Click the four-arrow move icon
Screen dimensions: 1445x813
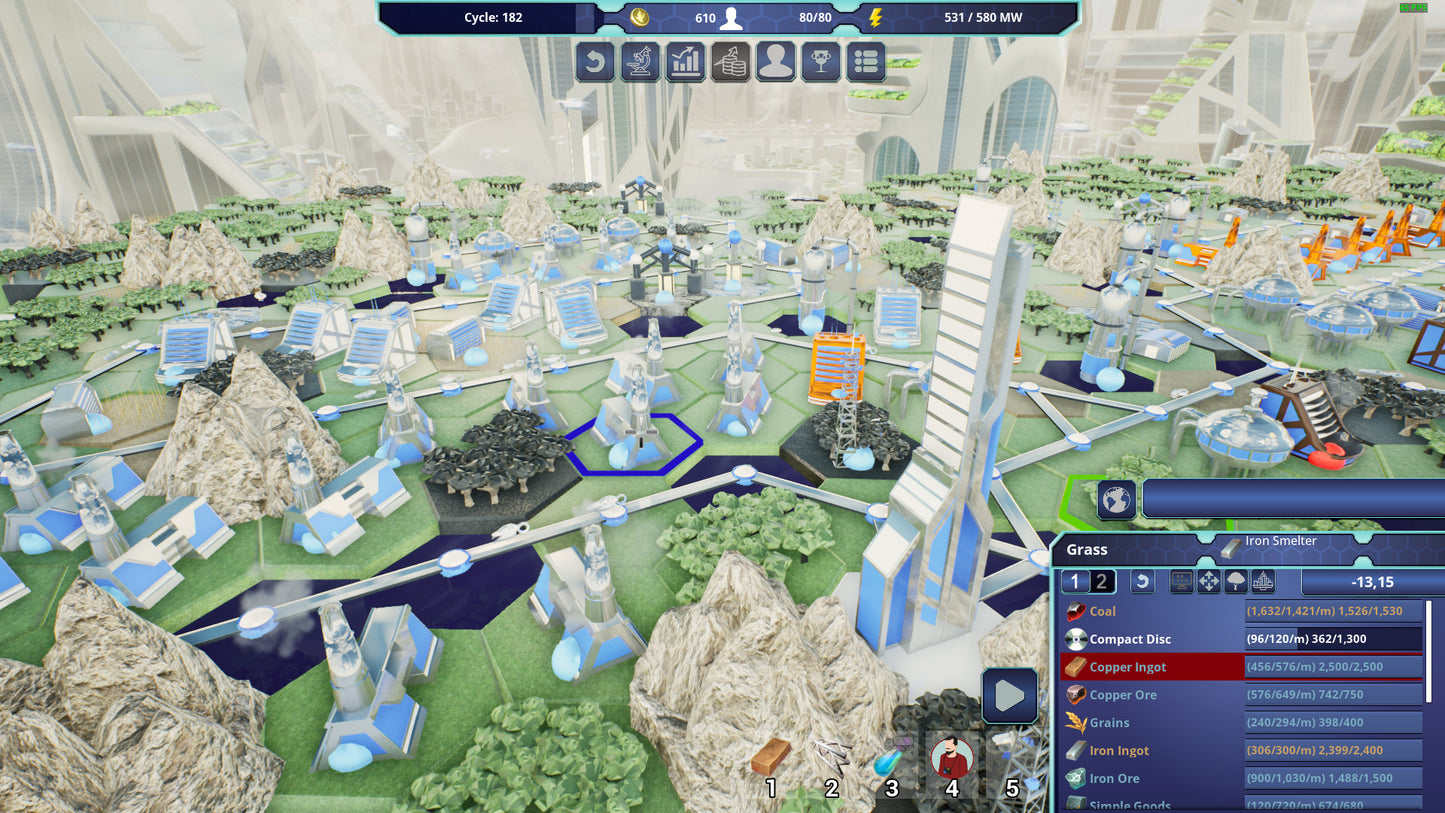(x=1209, y=582)
